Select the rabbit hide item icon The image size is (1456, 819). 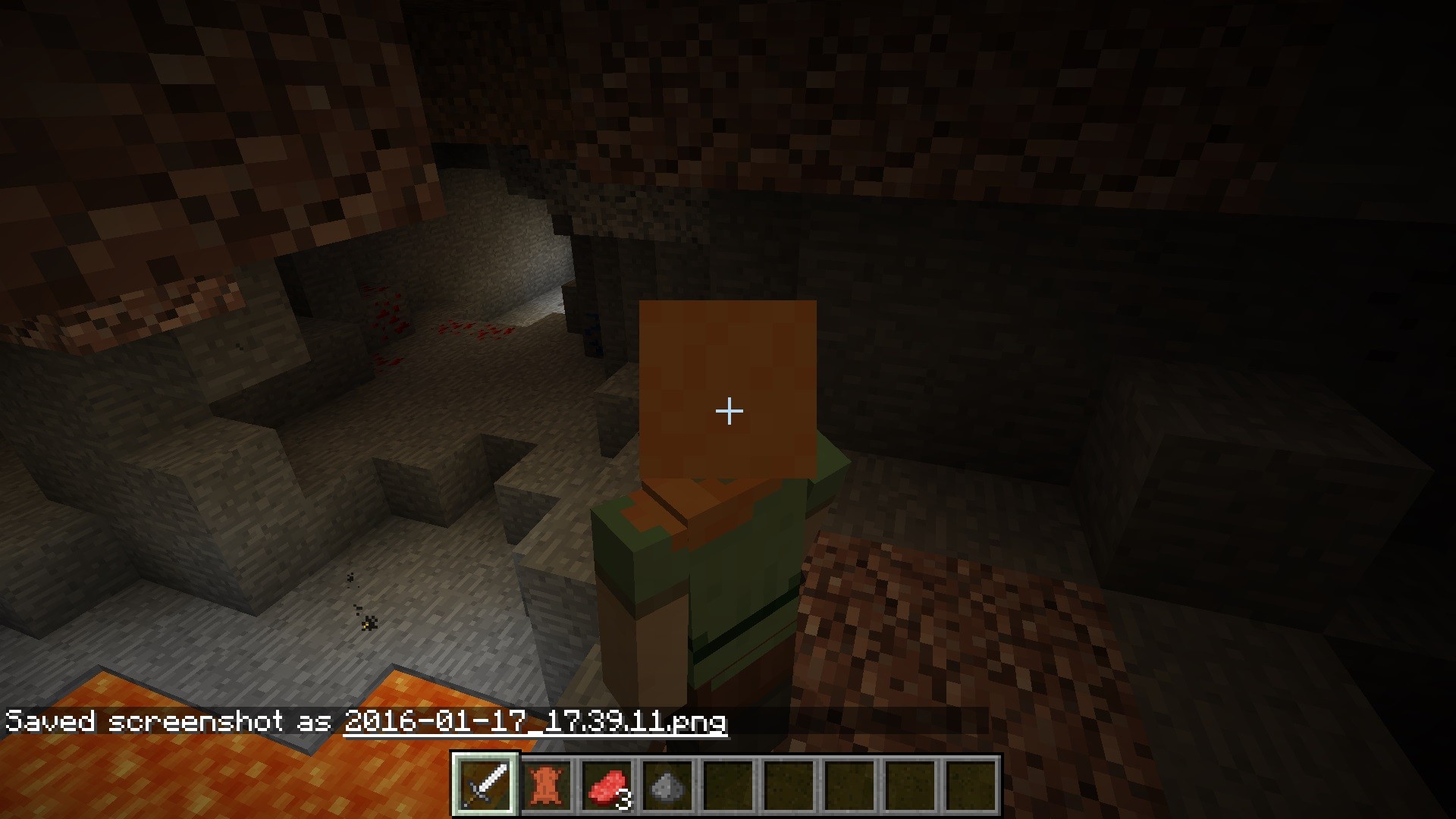tap(548, 786)
